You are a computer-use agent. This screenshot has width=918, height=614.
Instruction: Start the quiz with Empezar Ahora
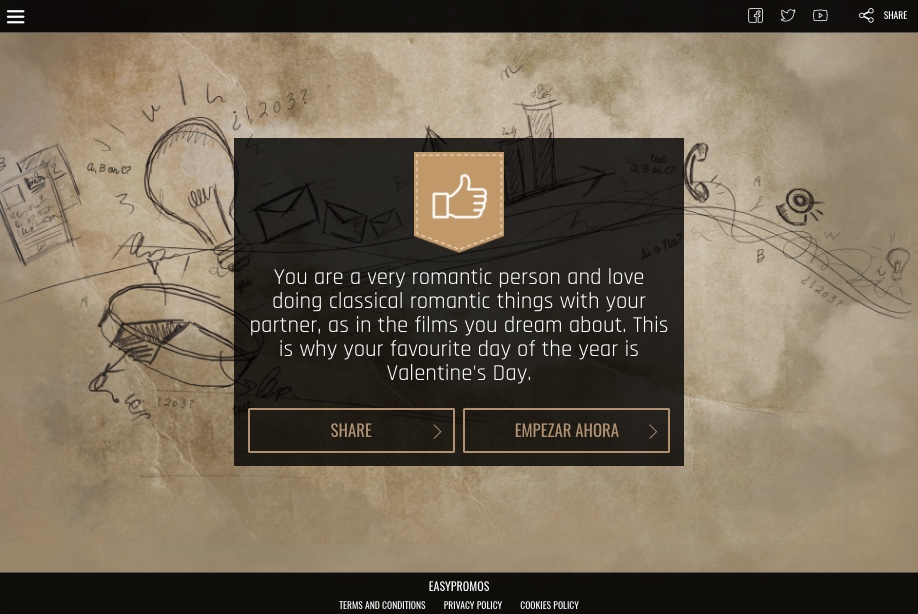tap(566, 430)
